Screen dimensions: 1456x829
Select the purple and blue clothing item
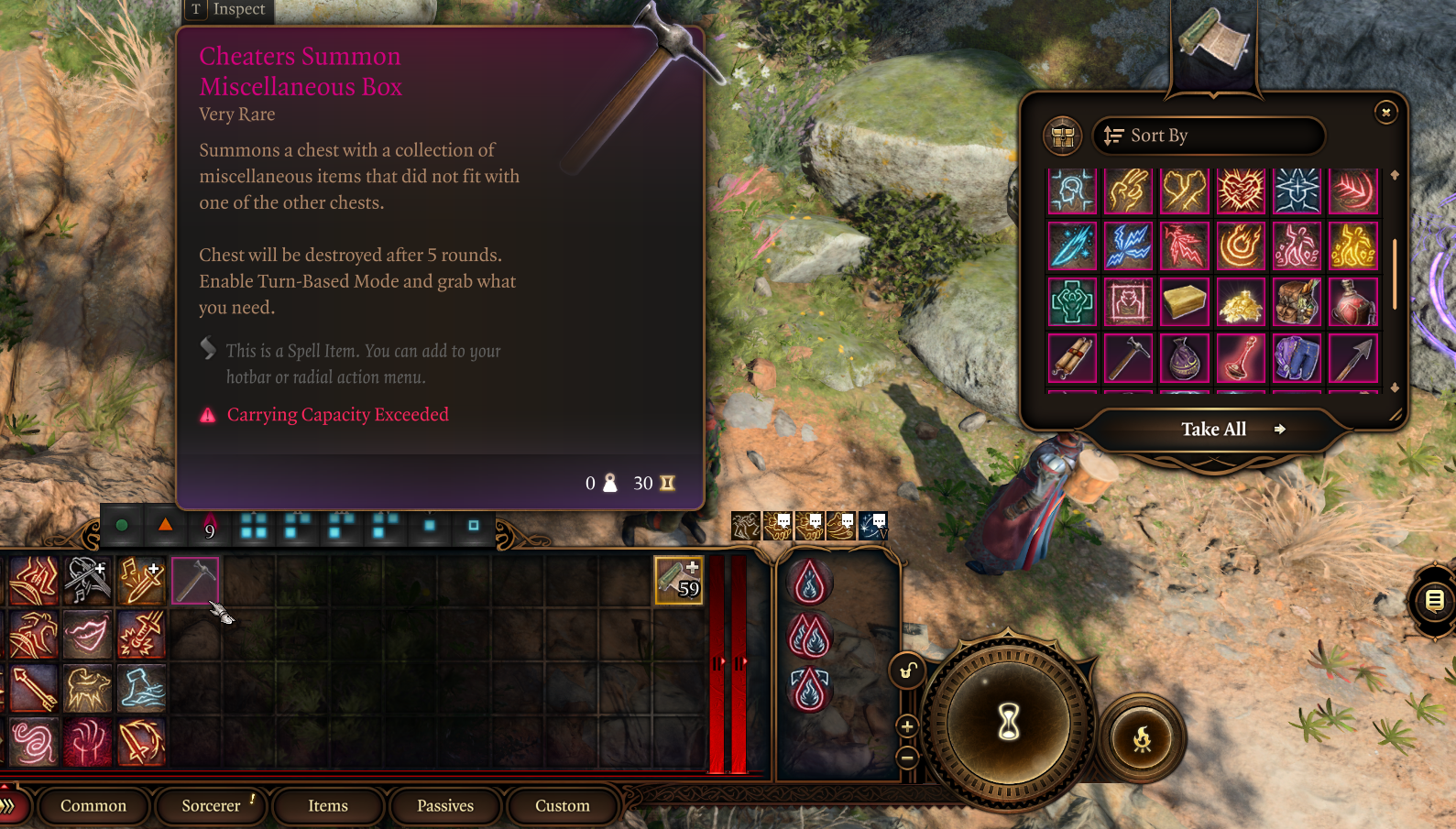click(1297, 358)
